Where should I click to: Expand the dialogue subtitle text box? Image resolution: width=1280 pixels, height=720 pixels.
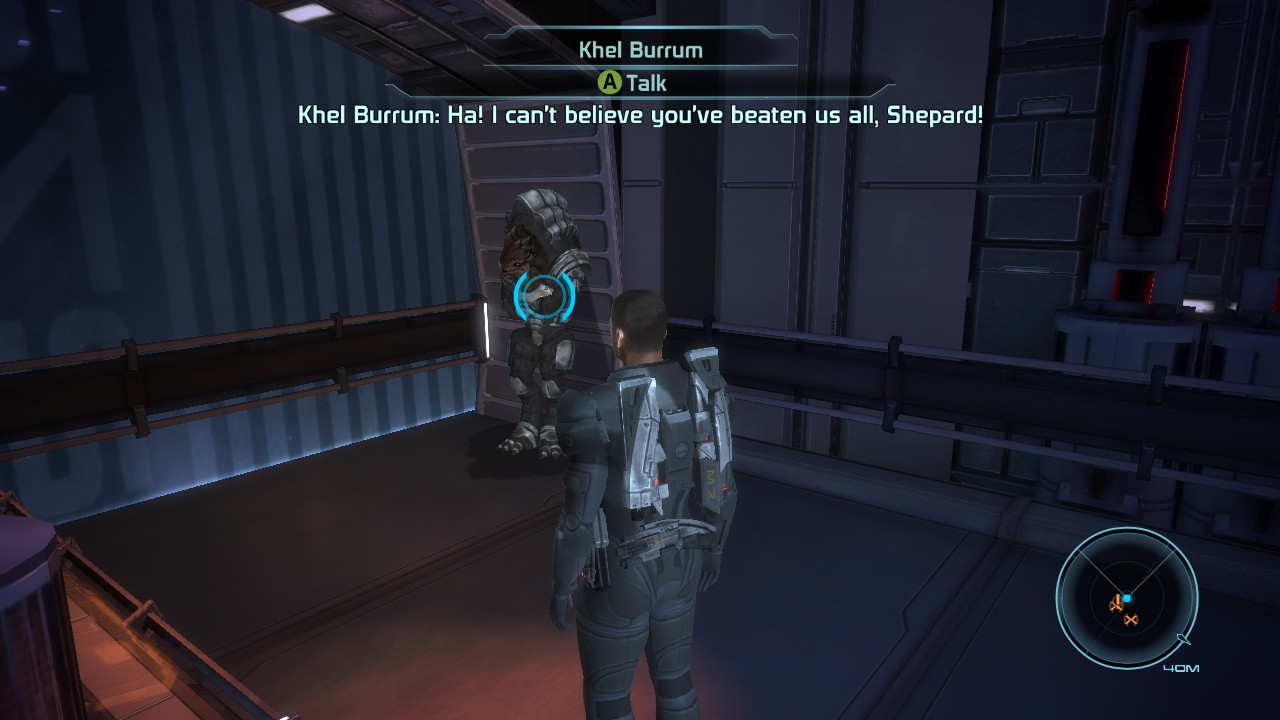[640, 117]
